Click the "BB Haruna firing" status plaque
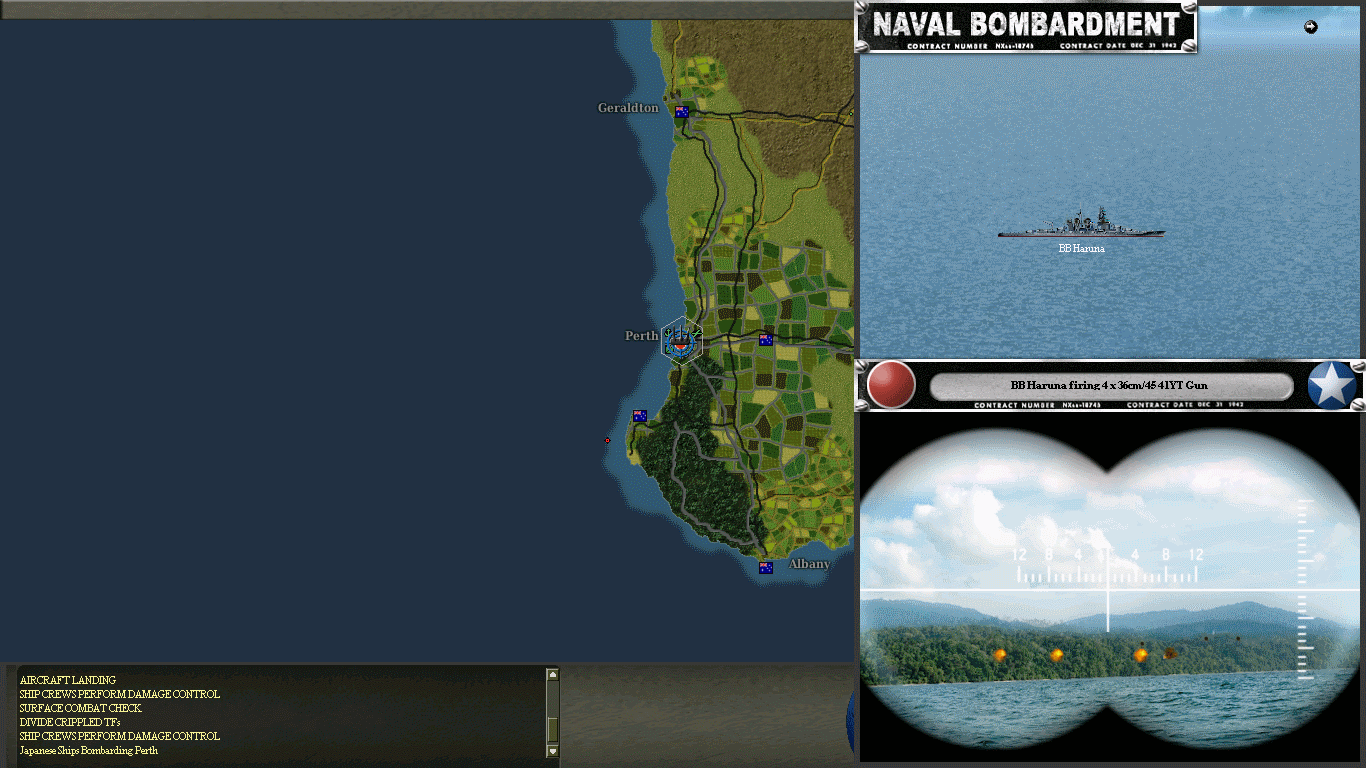The width and height of the screenshot is (1366, 768). click(1108, 385)
